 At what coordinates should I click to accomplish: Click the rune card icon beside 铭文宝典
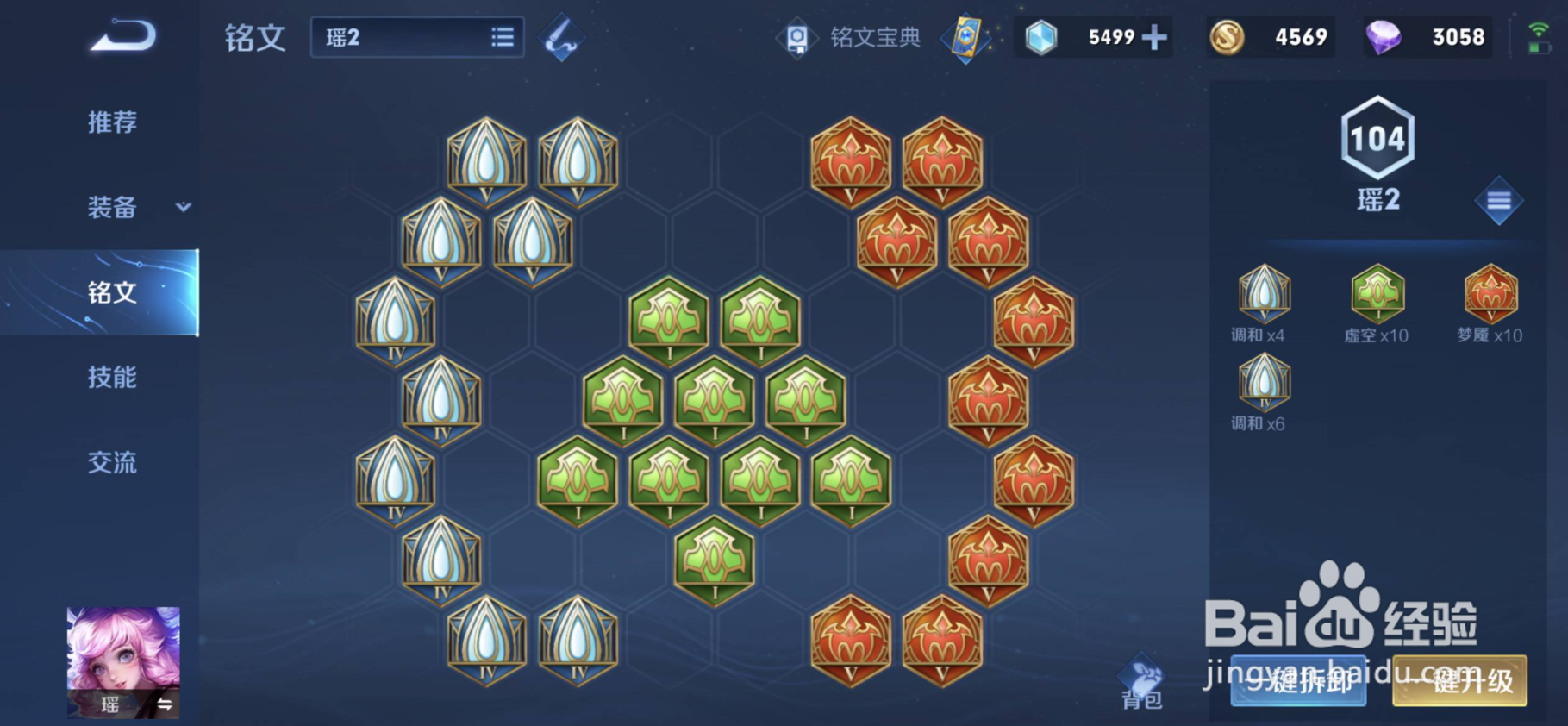[x=966, y=38]
